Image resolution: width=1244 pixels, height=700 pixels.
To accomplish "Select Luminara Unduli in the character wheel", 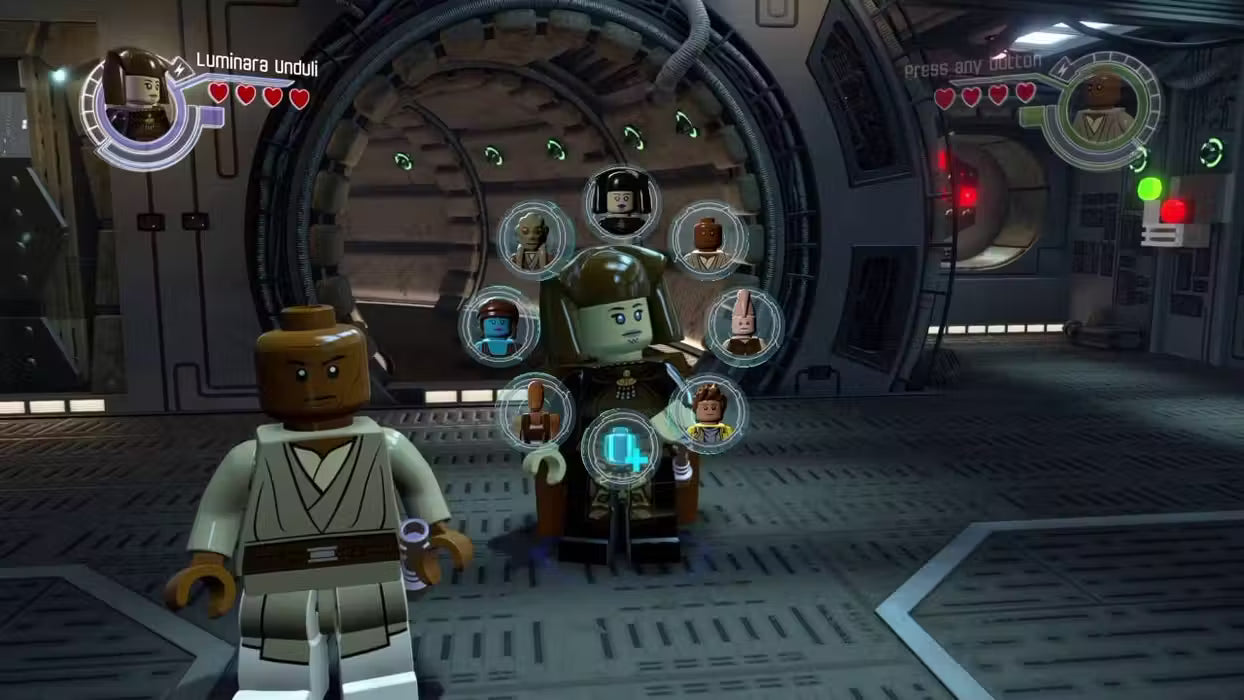I will coord(621,203).
